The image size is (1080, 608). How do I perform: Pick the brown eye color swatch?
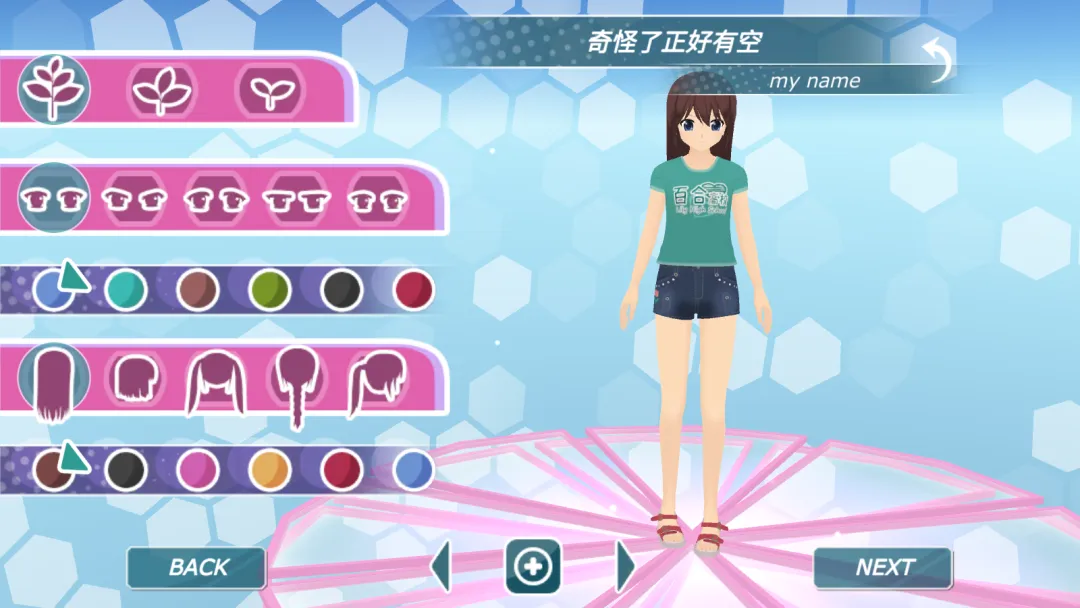[197, 290]
